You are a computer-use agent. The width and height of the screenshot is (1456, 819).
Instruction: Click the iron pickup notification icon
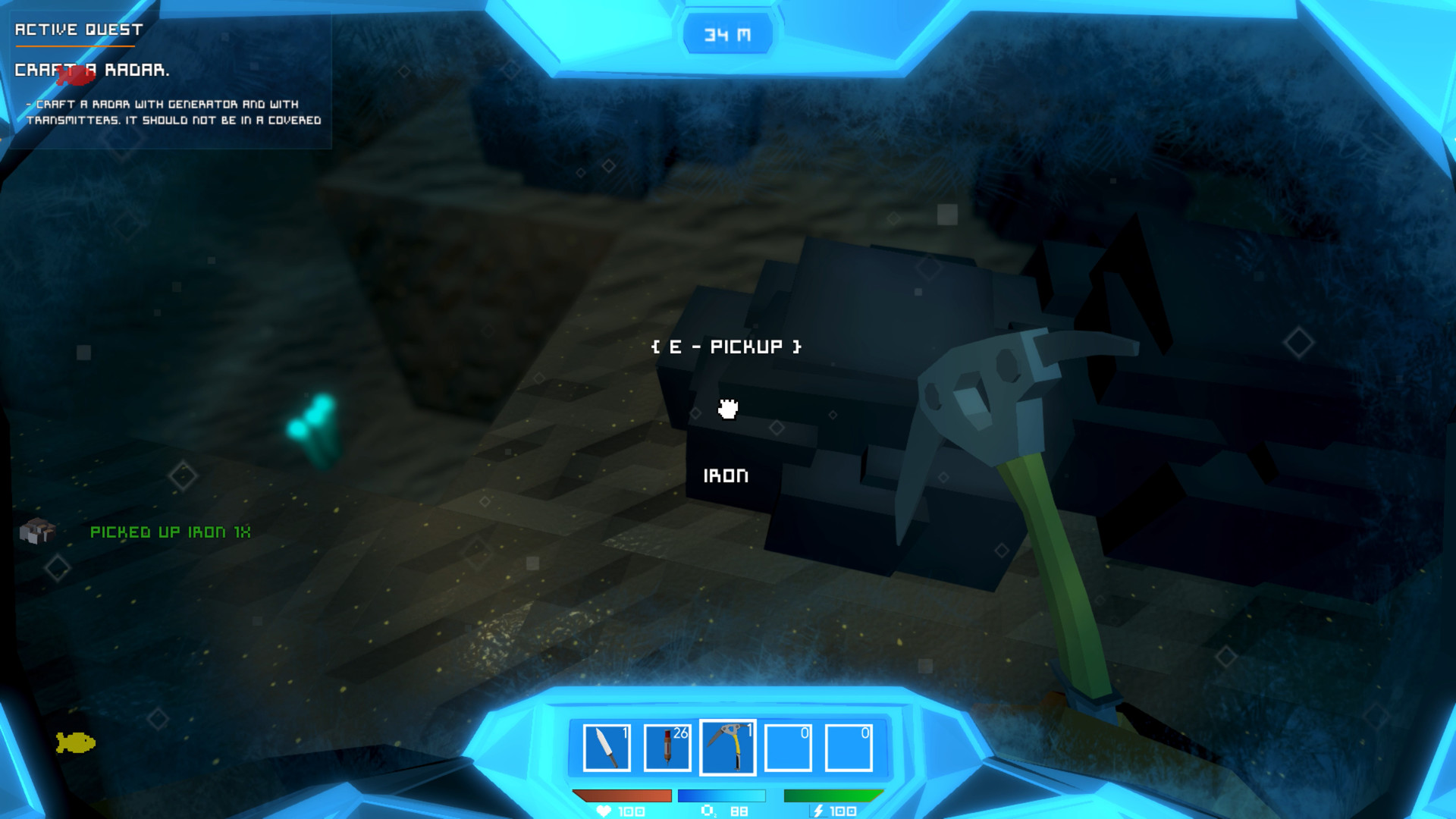pos(37,532)
